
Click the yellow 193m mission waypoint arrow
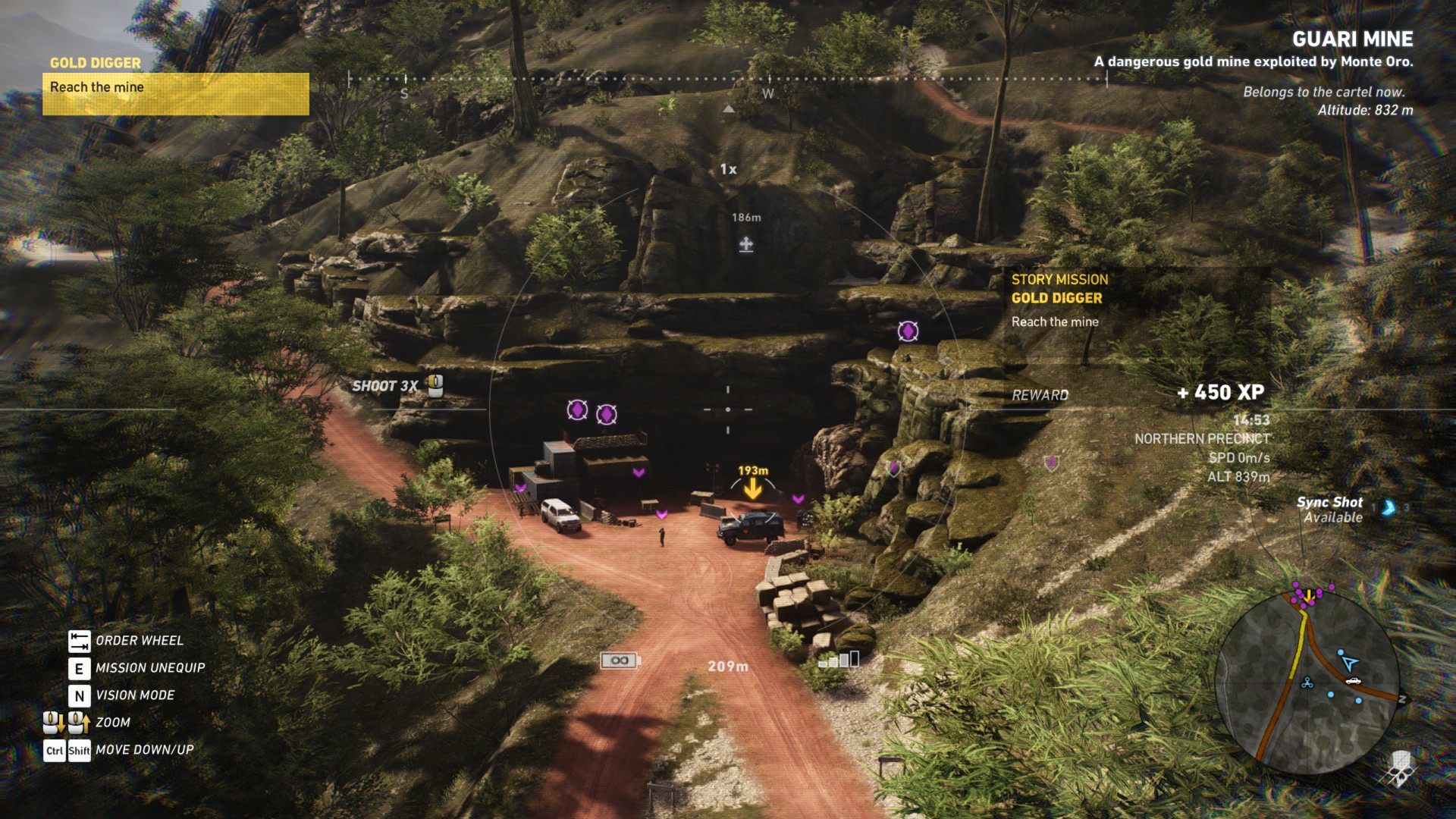(752, 489)
